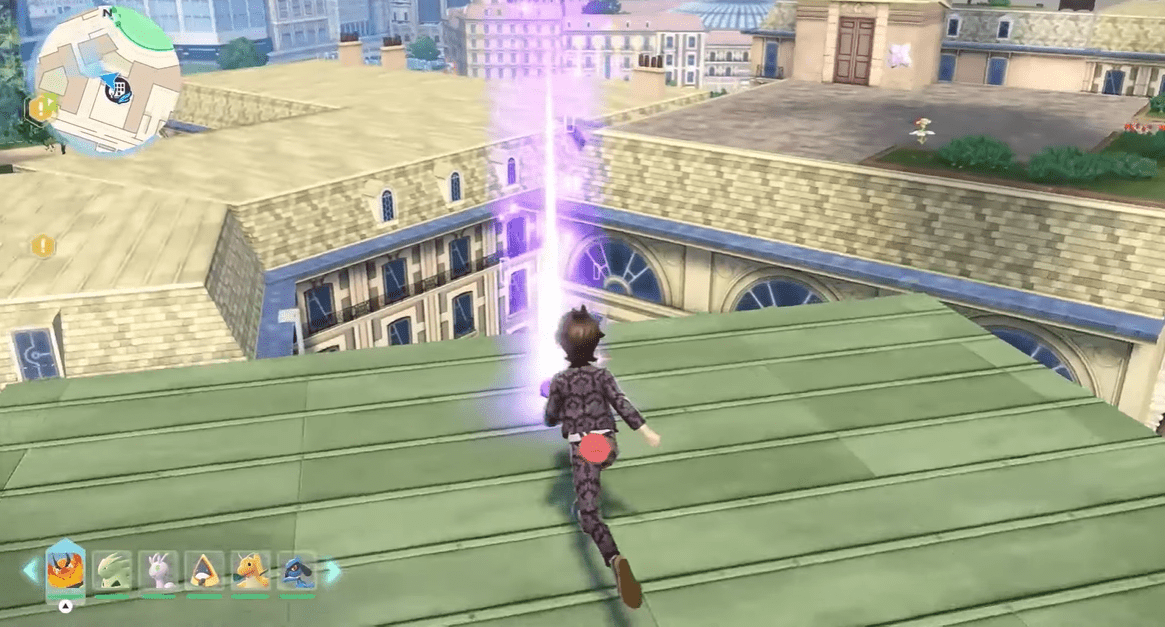Open the circular minimap
This screenshot has width=1165, height=627.
point(108,80)
